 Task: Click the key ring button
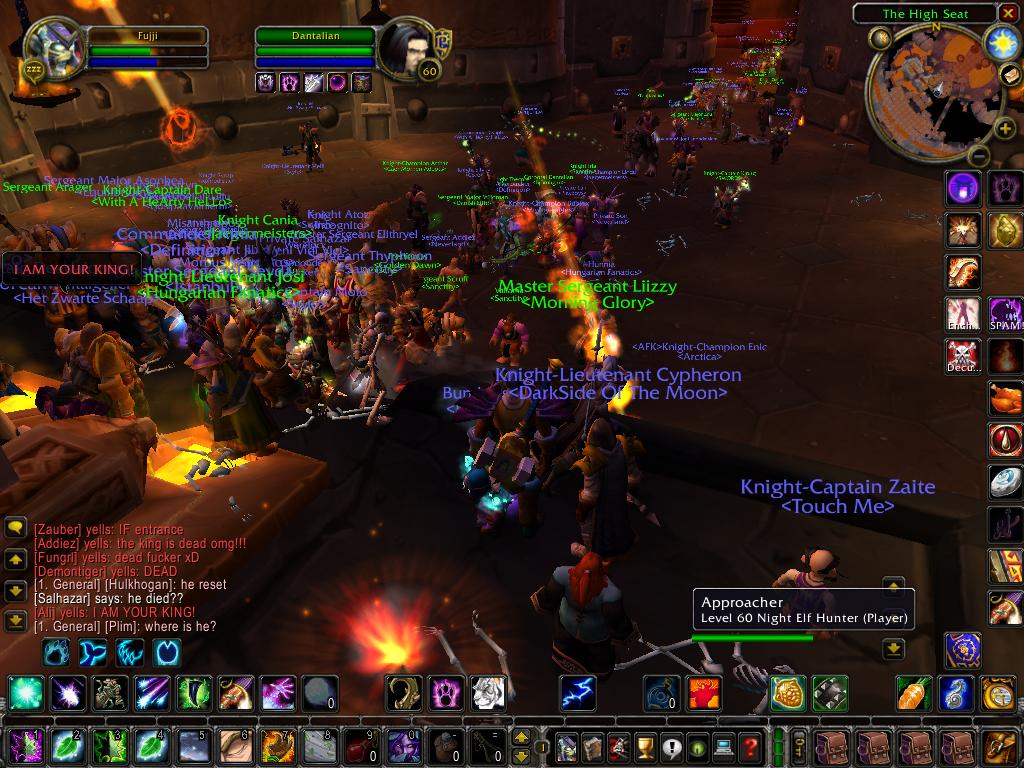pyautogui.click(x=800, y=746)
